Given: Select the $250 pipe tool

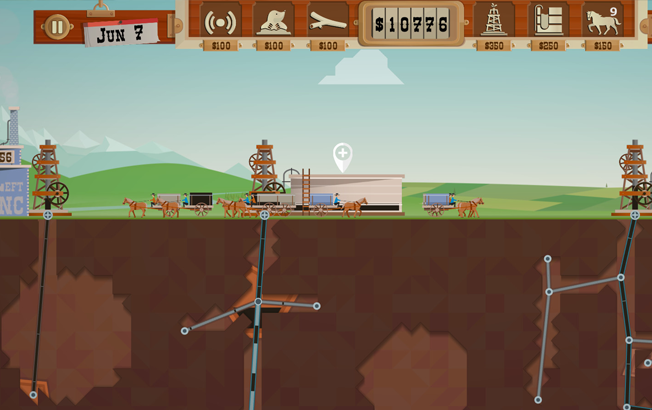Looking at the screenshot, I should 547,21.
